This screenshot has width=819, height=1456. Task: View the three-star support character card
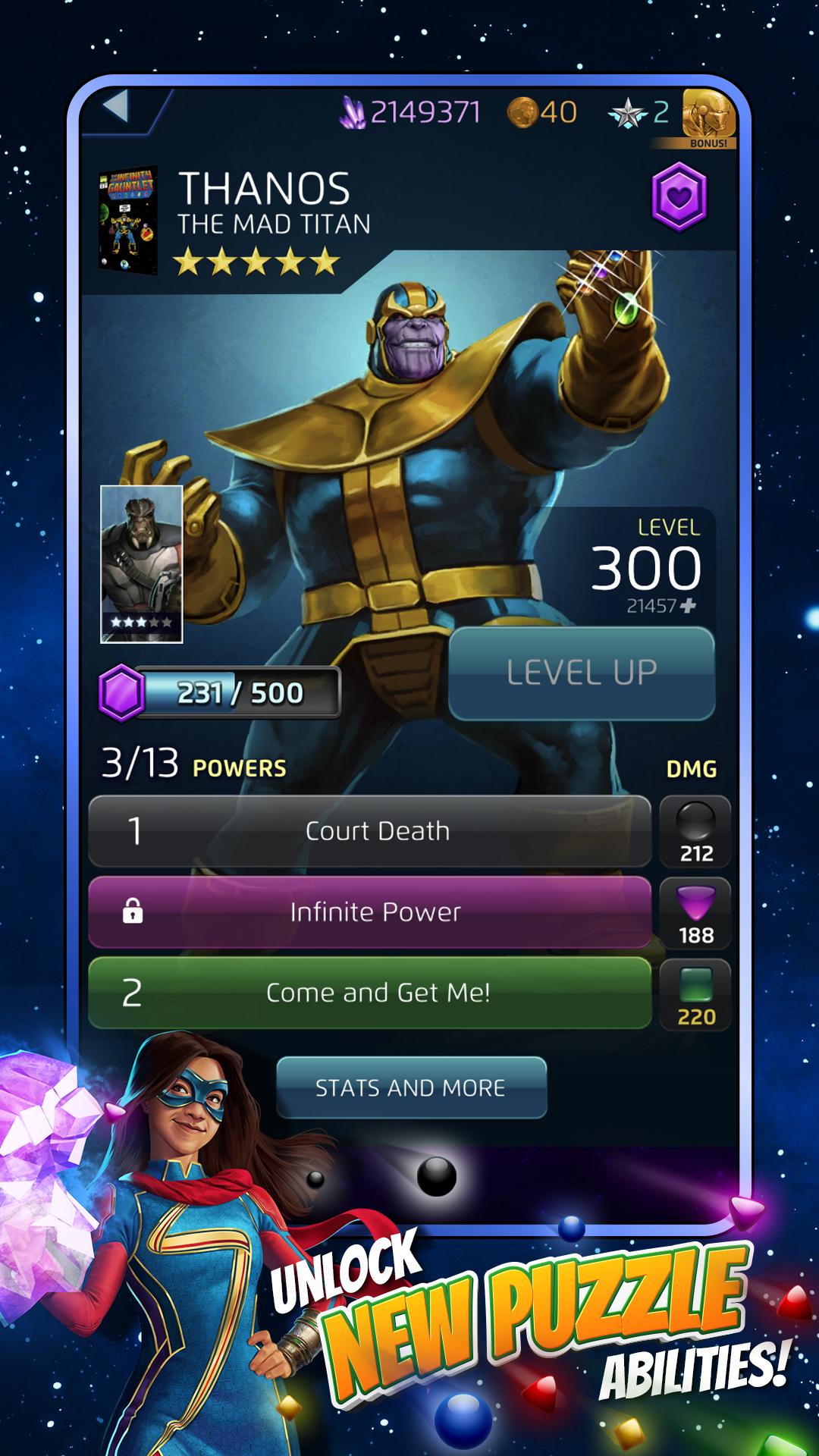click(x=142, y=564)
